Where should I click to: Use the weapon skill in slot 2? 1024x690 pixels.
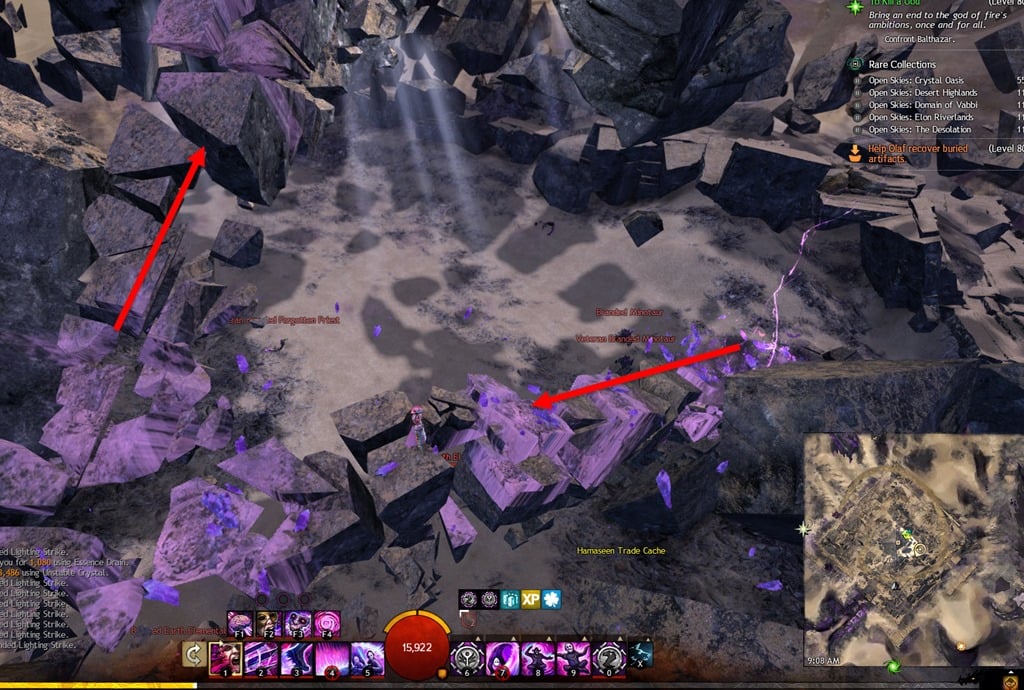263,658
